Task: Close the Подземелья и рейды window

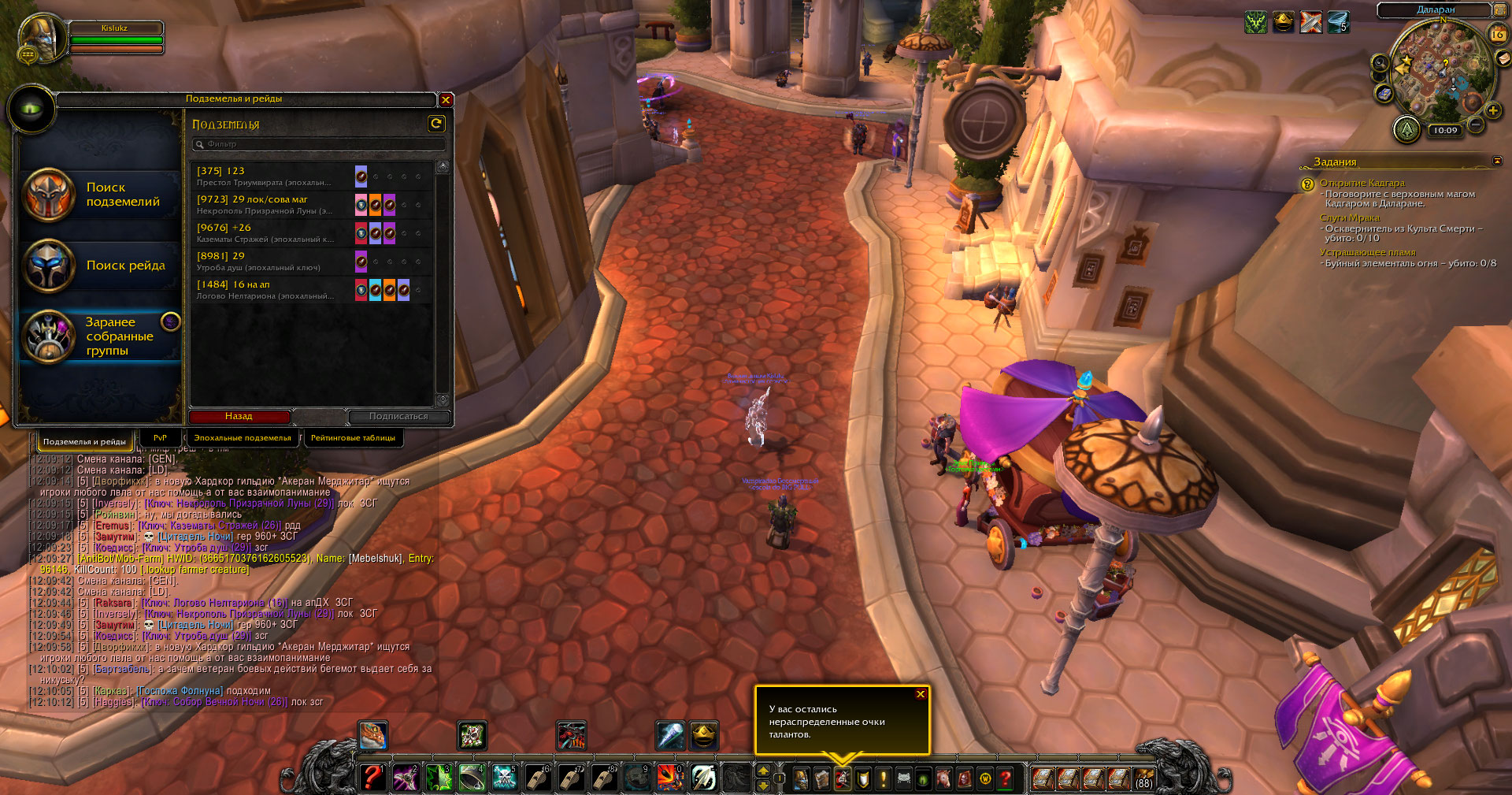Action: tap(446, 100)
